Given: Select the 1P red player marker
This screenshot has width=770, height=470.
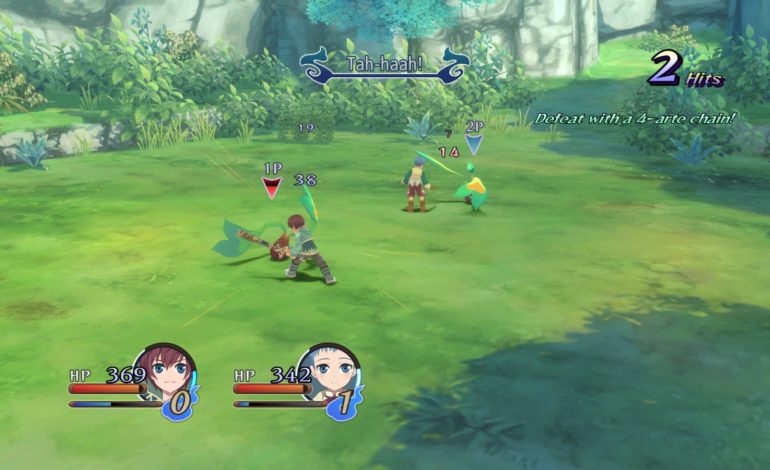Looking at the screenshot, I should 272,183.
